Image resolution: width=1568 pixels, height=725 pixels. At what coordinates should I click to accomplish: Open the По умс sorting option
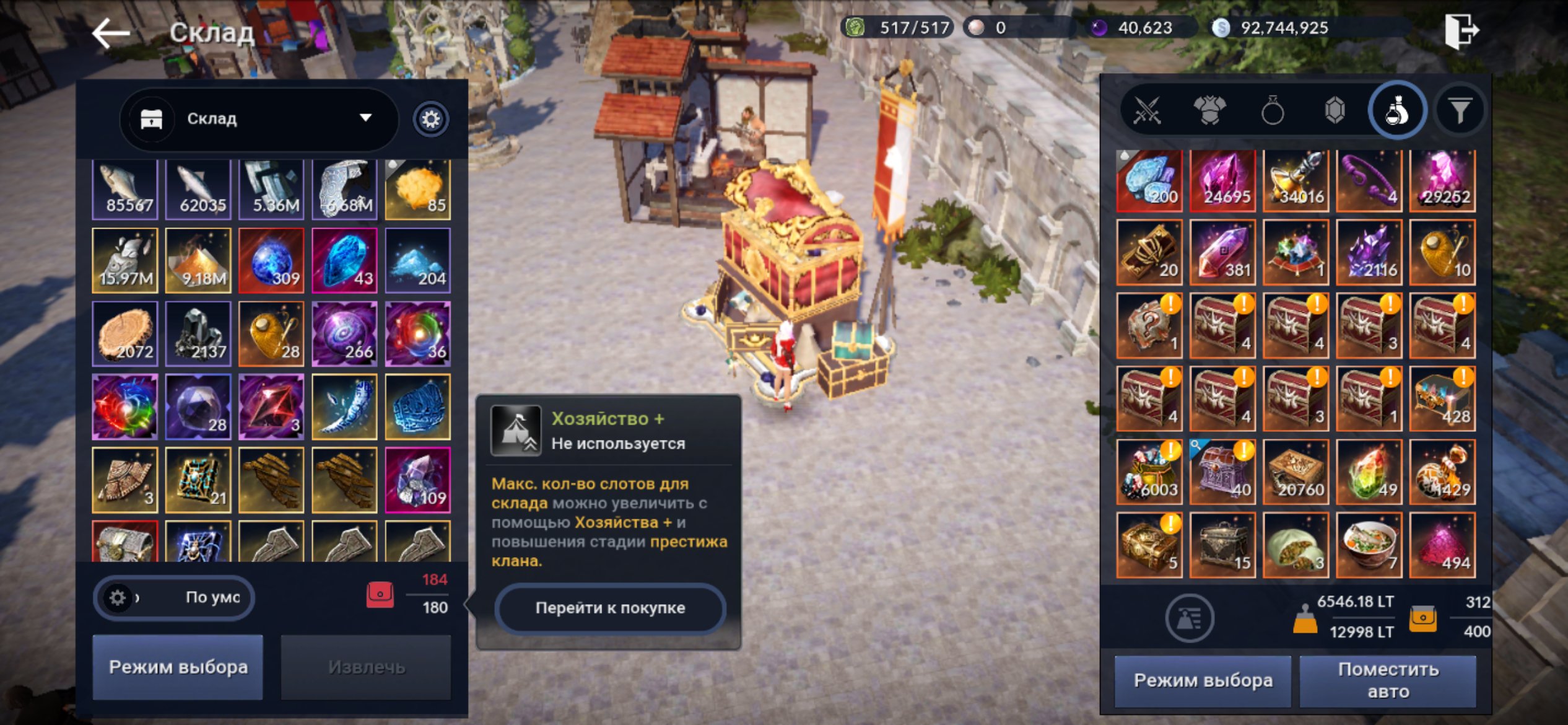(x=174, y=597)
